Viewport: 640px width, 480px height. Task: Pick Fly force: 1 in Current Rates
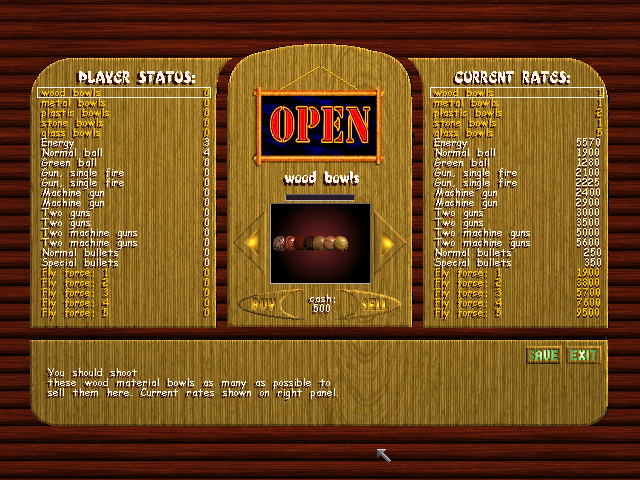517,273
